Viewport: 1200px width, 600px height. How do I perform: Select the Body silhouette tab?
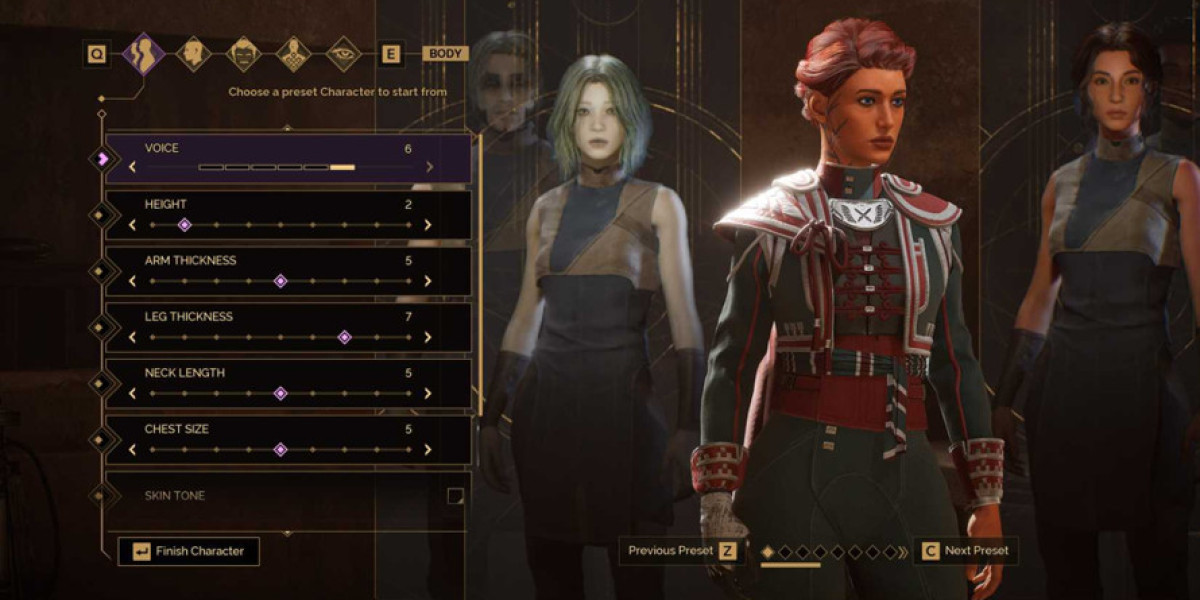click(143, 53)
